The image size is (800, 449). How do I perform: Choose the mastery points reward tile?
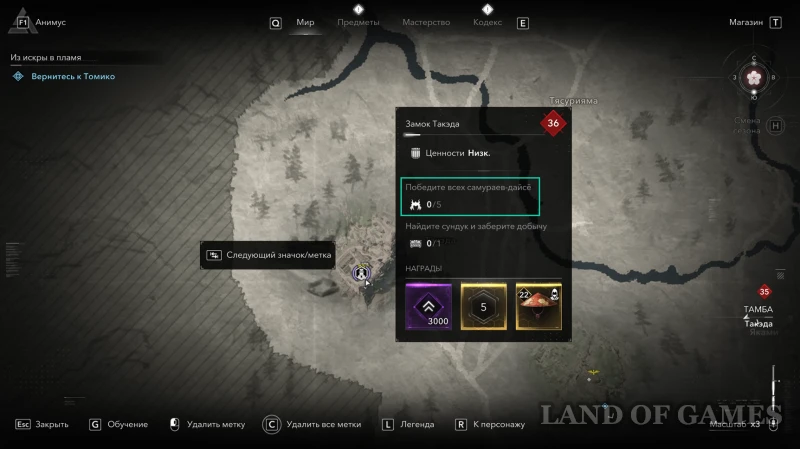pos(484,307)
